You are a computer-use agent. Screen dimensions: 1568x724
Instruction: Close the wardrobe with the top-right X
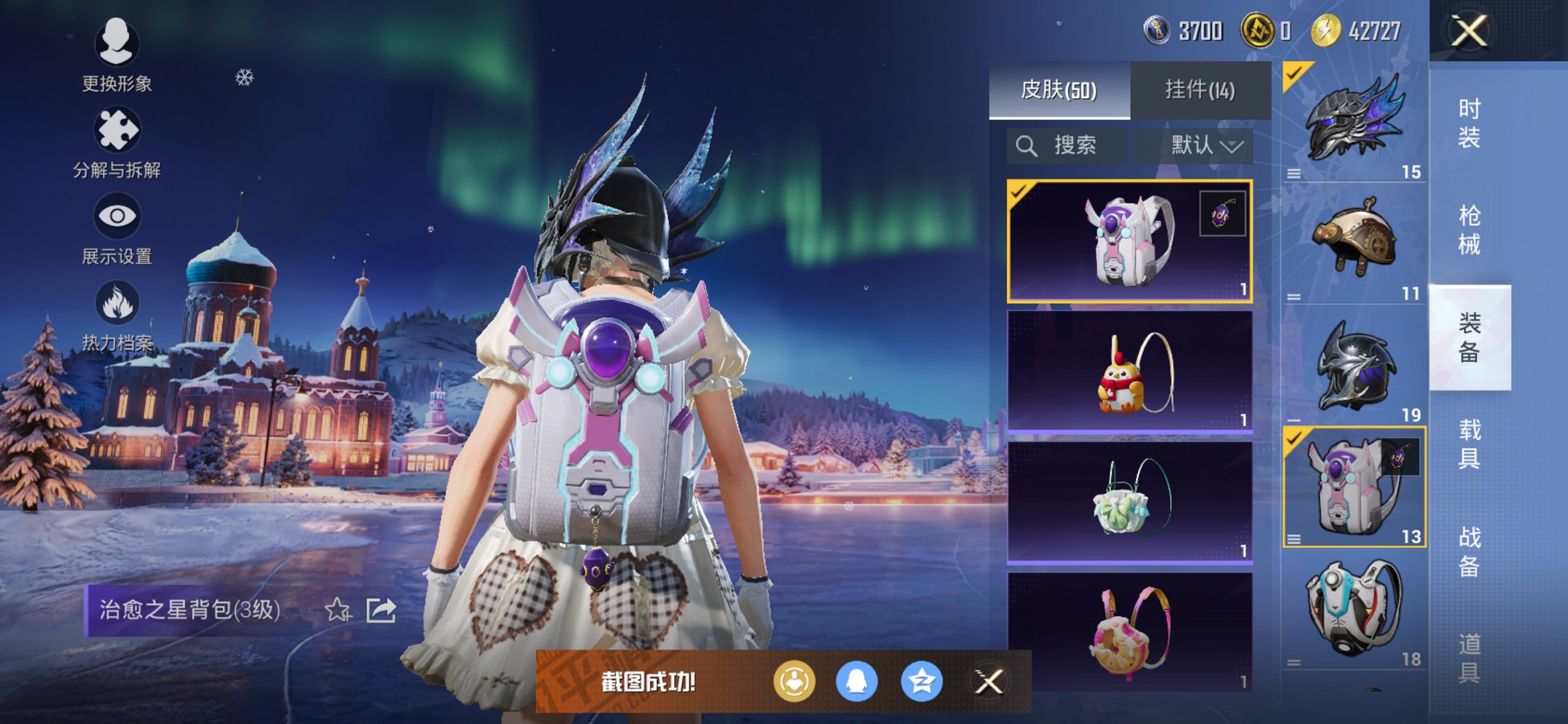[1468, 31]
